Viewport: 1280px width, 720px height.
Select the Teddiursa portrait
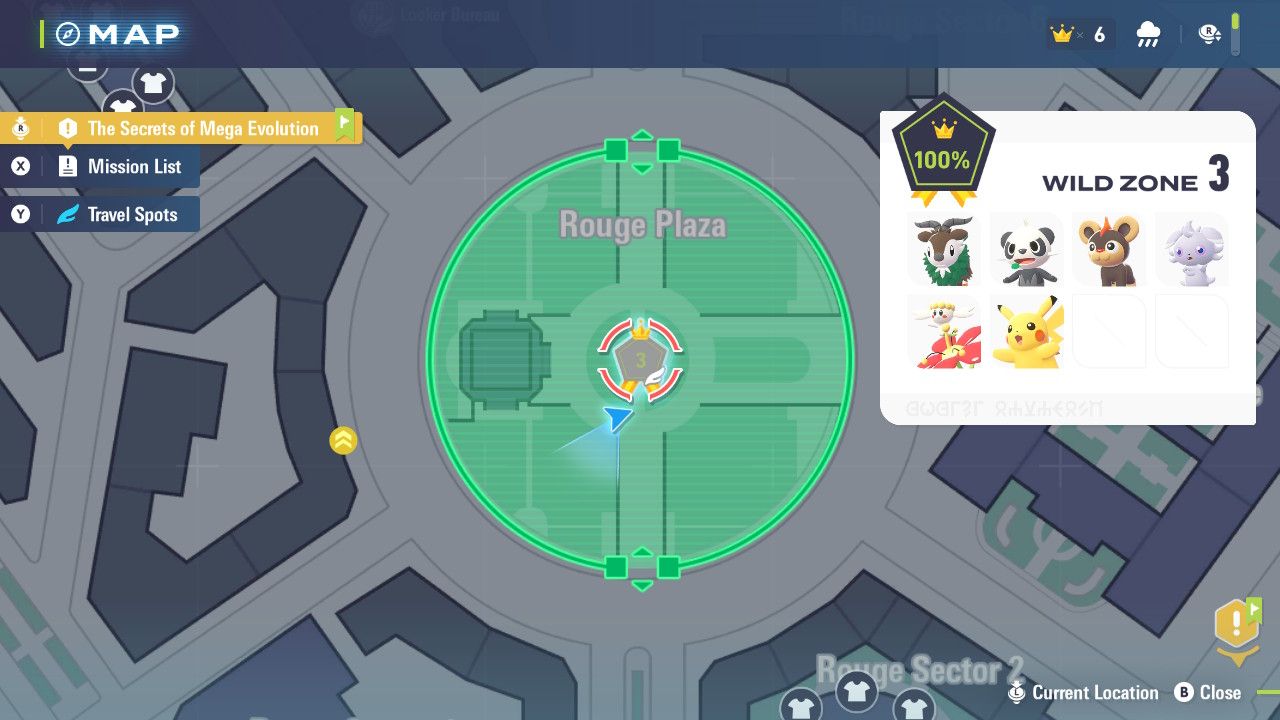coord(1108,248)
